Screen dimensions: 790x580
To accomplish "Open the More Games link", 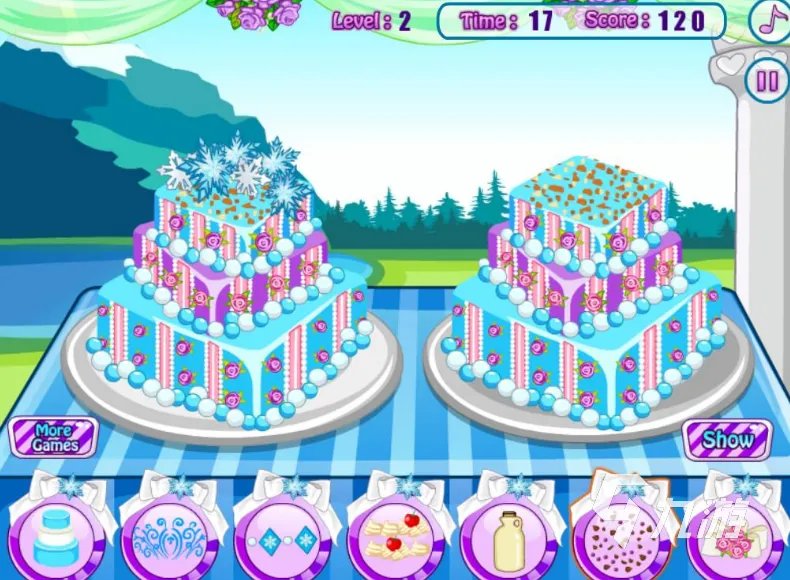I will click(53, 438).
